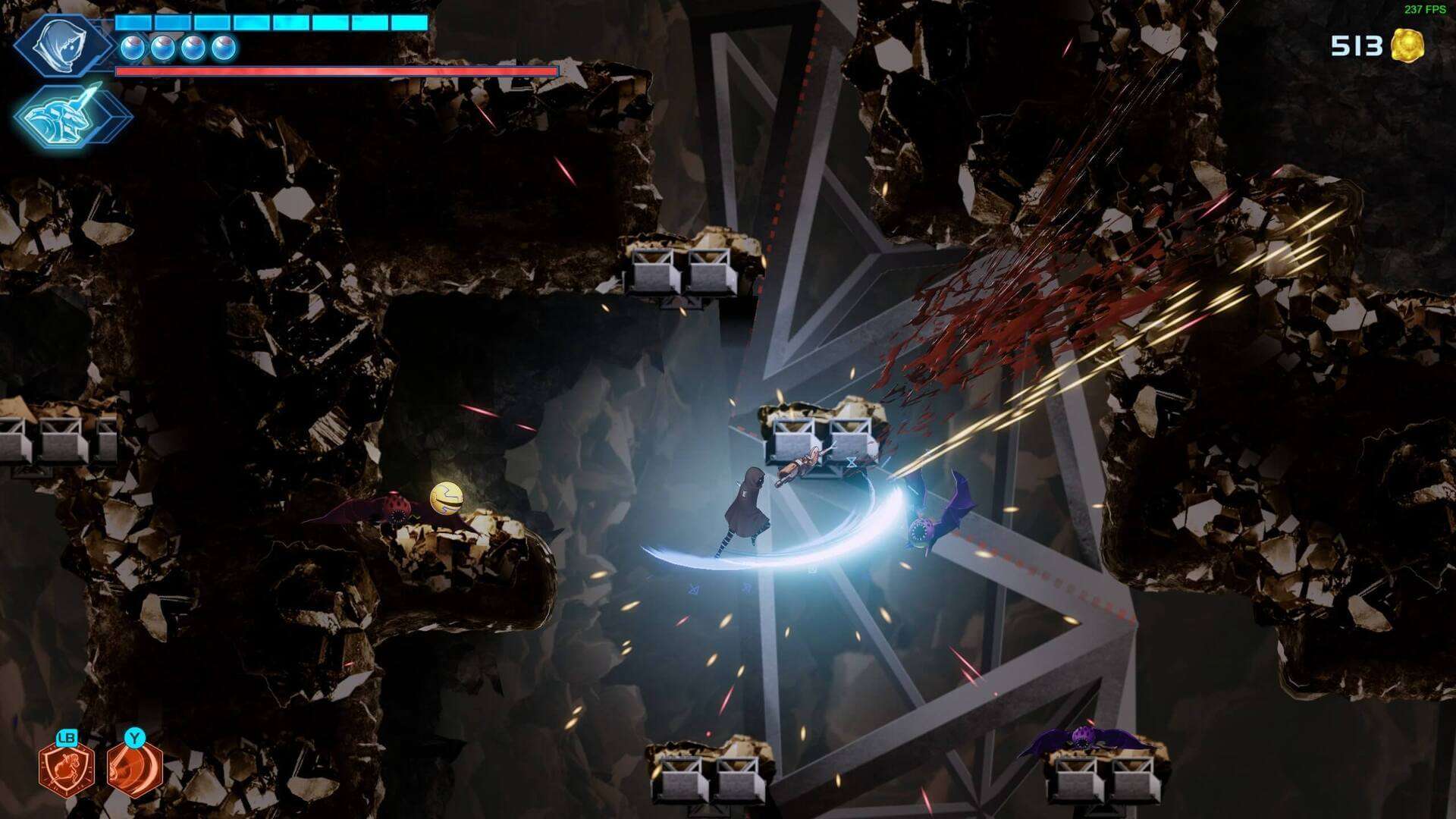Click the red health bar
This screenshot has width=1456, height=819.
(334, 71)
